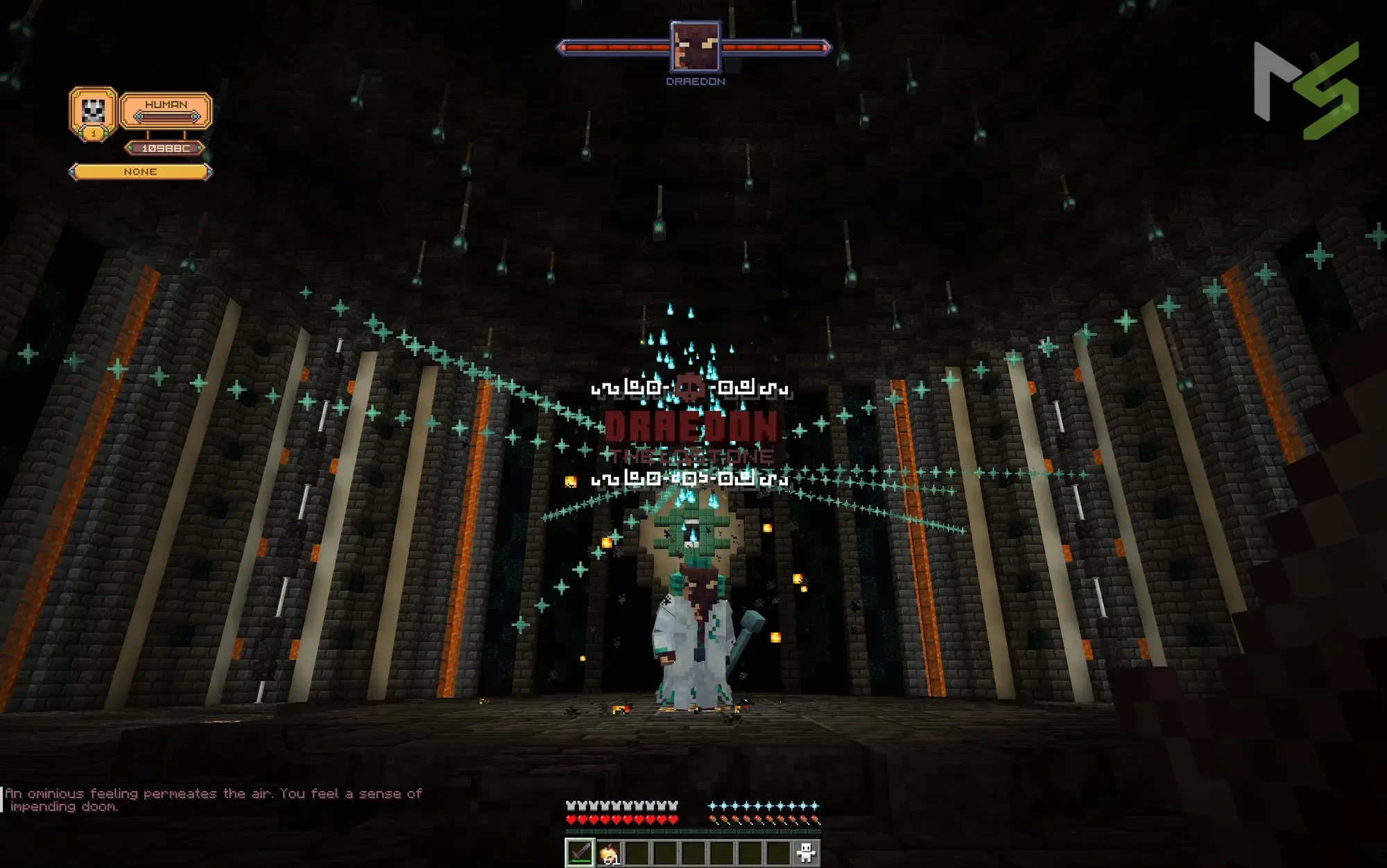Click the chat message about impending doom
The height and width of the screenshot is (868, 1387).
(214, 799)
